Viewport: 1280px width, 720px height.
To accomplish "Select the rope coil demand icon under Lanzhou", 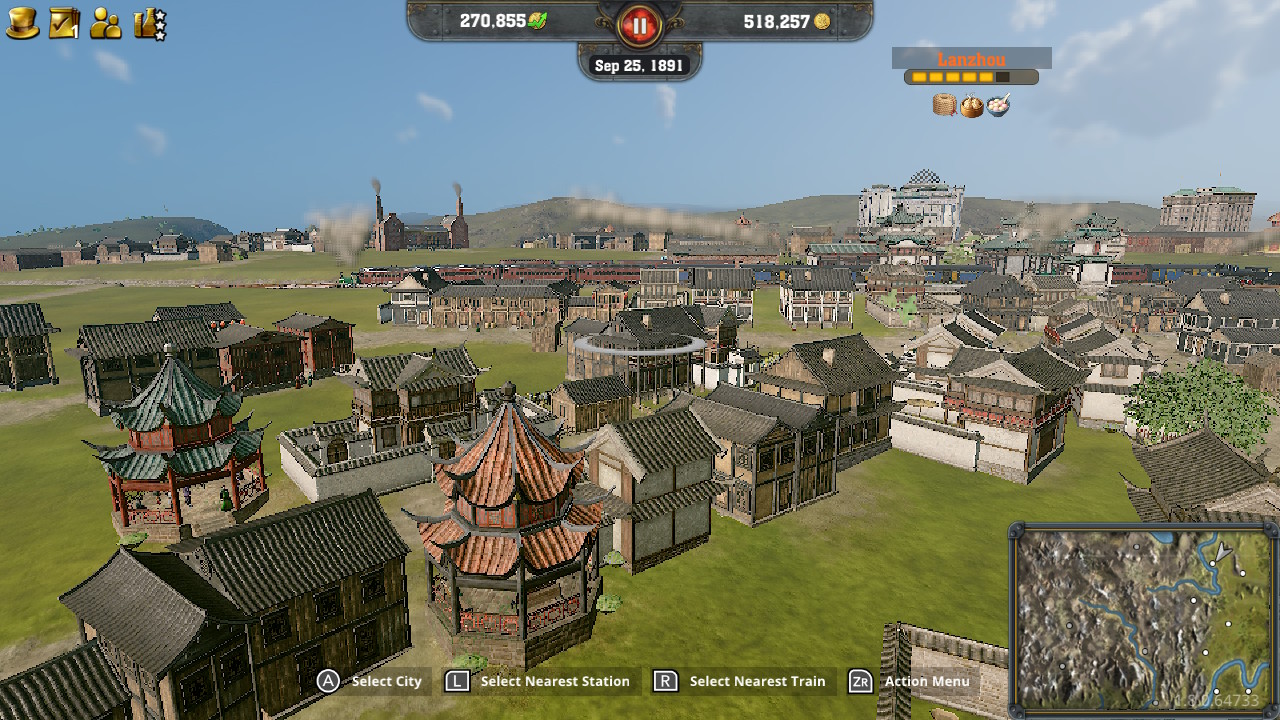I will tap(944, 103).
